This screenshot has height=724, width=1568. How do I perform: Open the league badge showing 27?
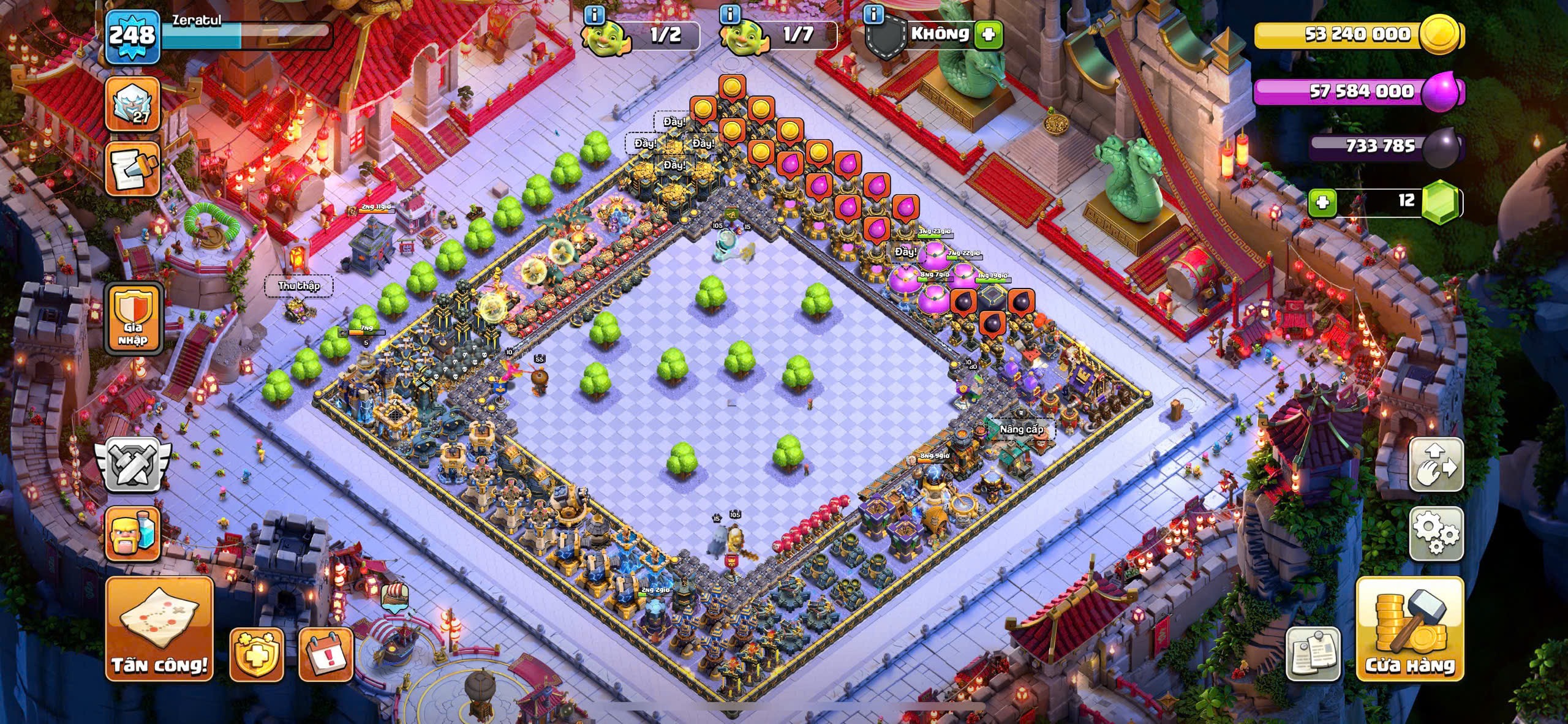(x=132, y=104)
